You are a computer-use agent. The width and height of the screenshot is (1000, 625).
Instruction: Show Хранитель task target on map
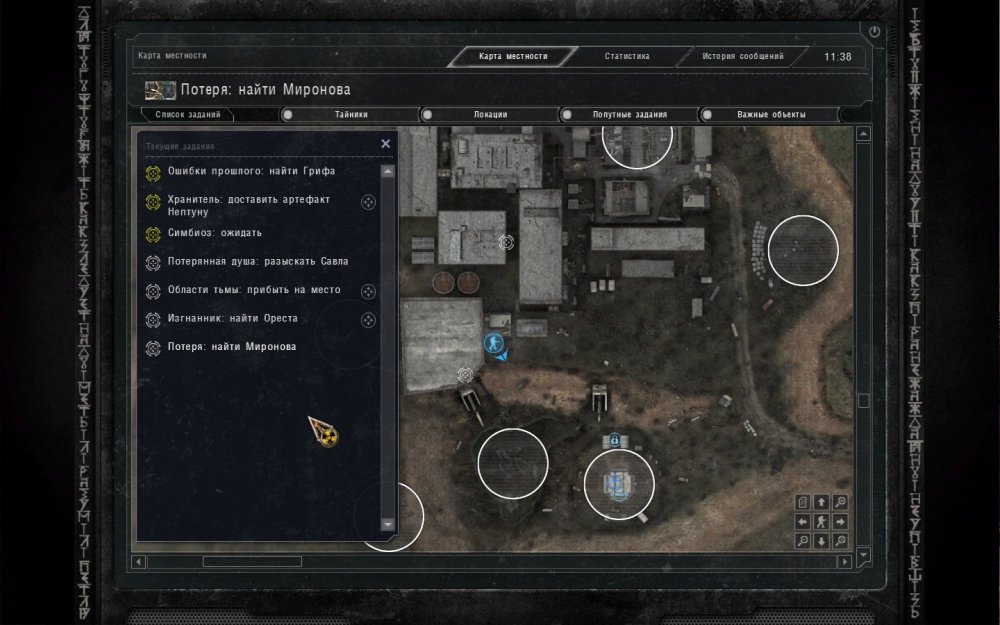point(368,203)
